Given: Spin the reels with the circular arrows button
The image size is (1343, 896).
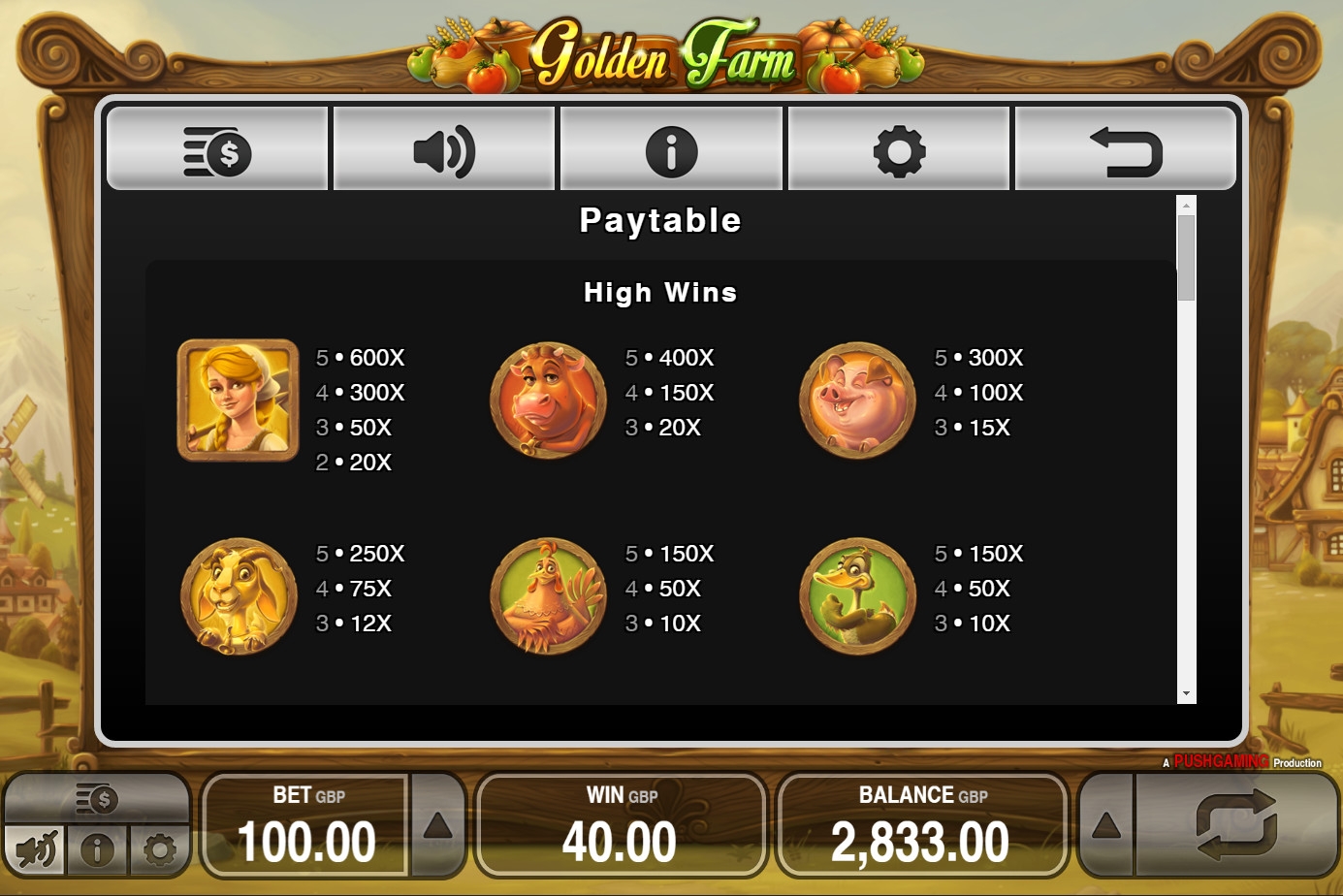Looking at the screenshot, I should coord(1236,824).
